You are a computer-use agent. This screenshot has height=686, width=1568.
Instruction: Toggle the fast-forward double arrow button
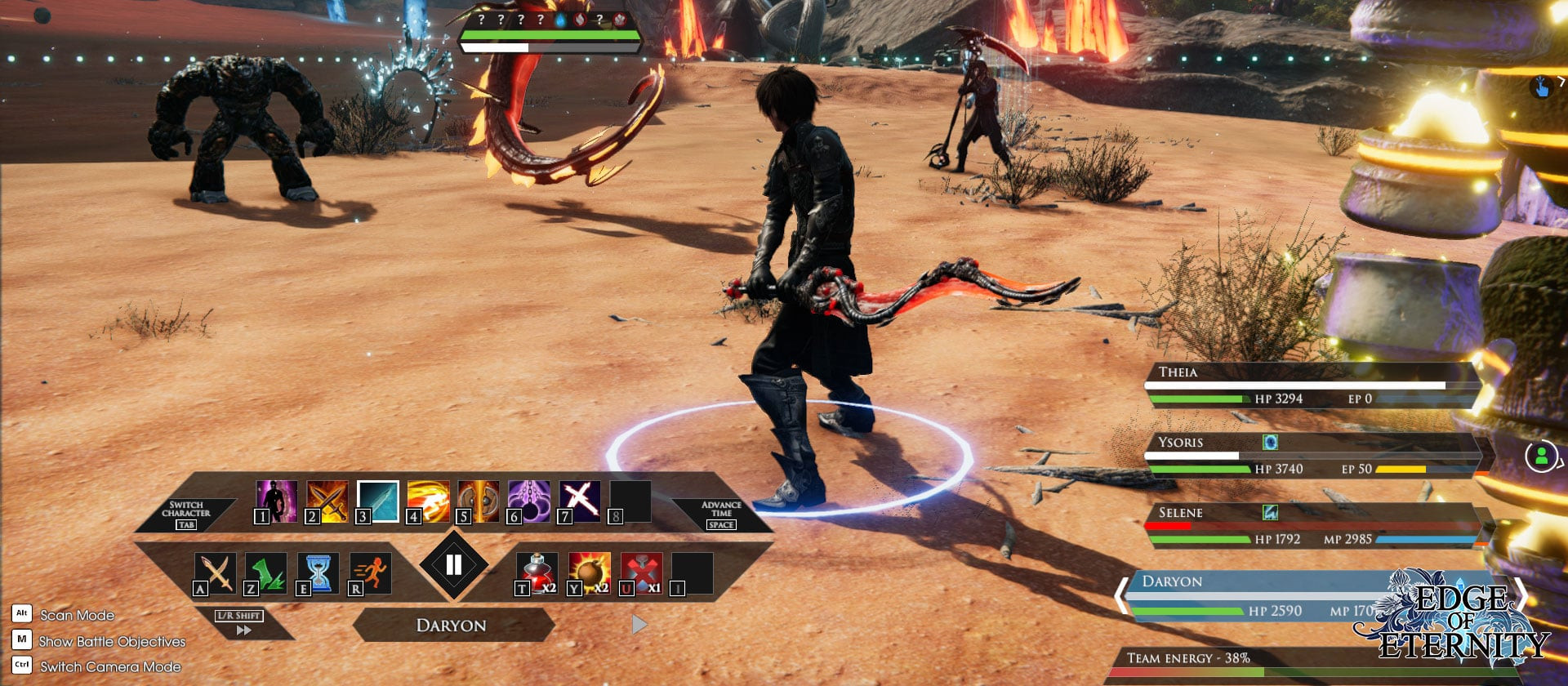pyautogui.click(x=243, y=630)
